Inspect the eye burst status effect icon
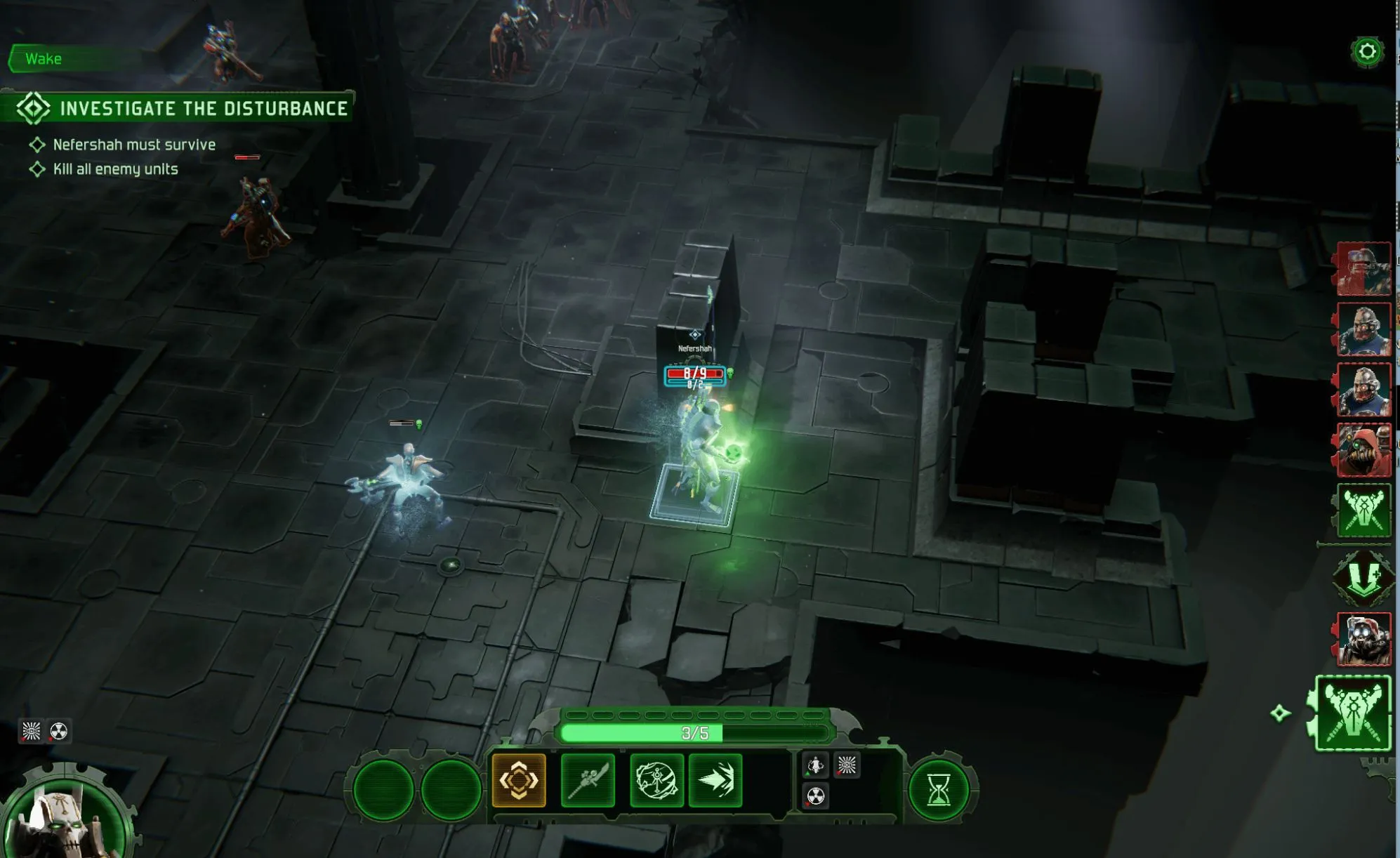1400x858 pixels. pyautogui.click(x=847, y=765)
